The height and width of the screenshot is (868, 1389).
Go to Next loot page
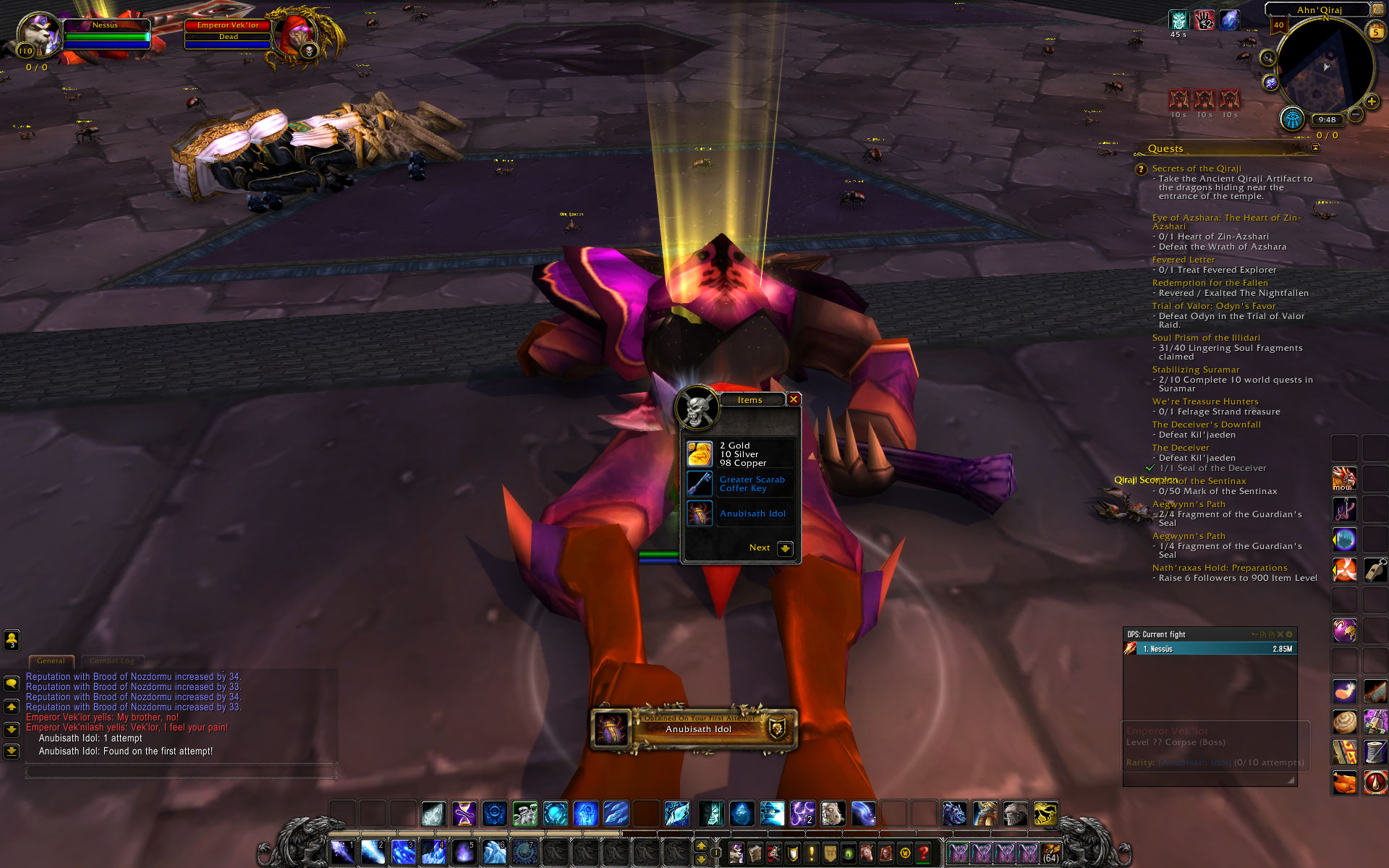(x=785, y=548)
